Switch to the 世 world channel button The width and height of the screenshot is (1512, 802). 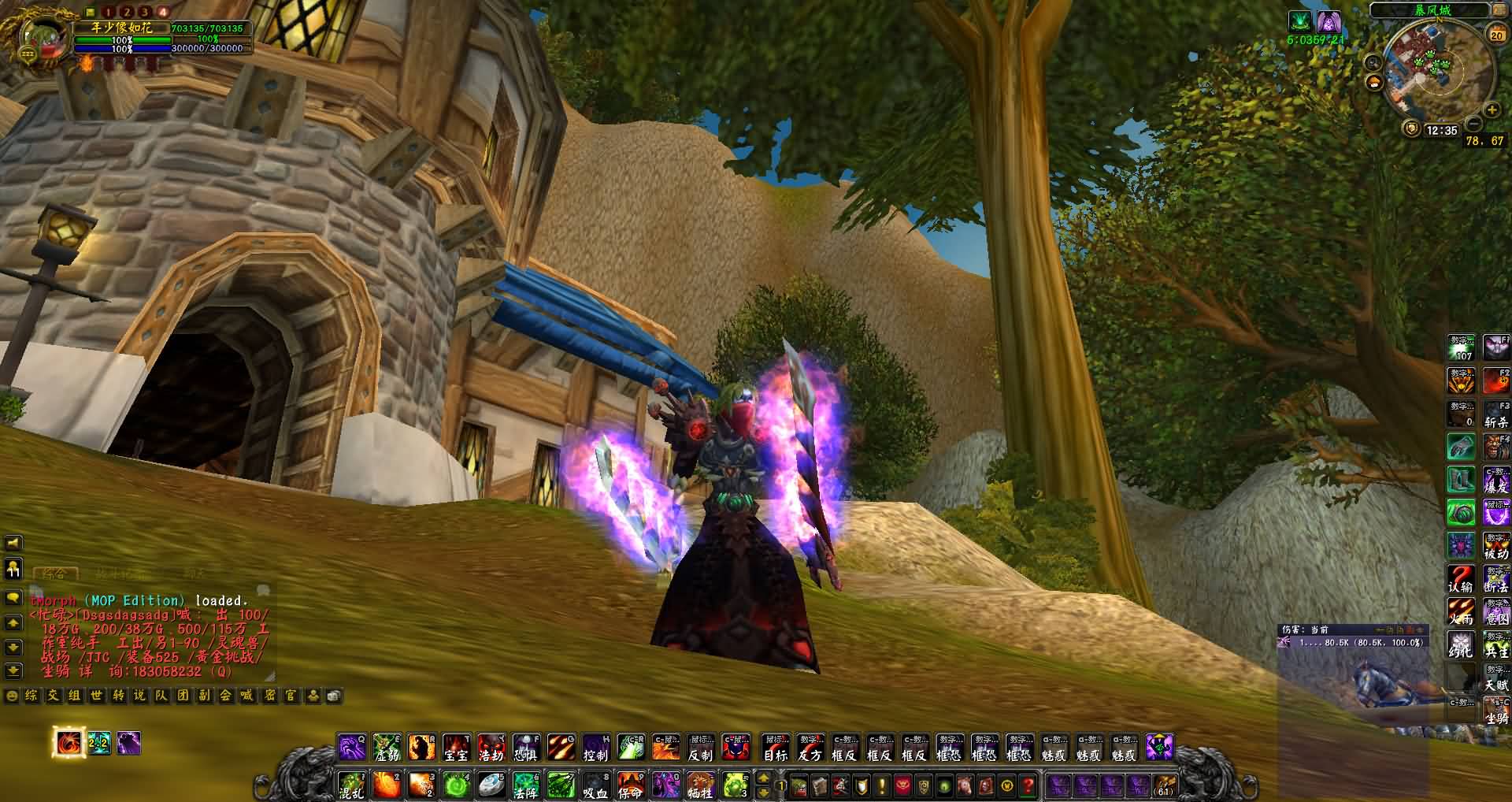[96, 696]
